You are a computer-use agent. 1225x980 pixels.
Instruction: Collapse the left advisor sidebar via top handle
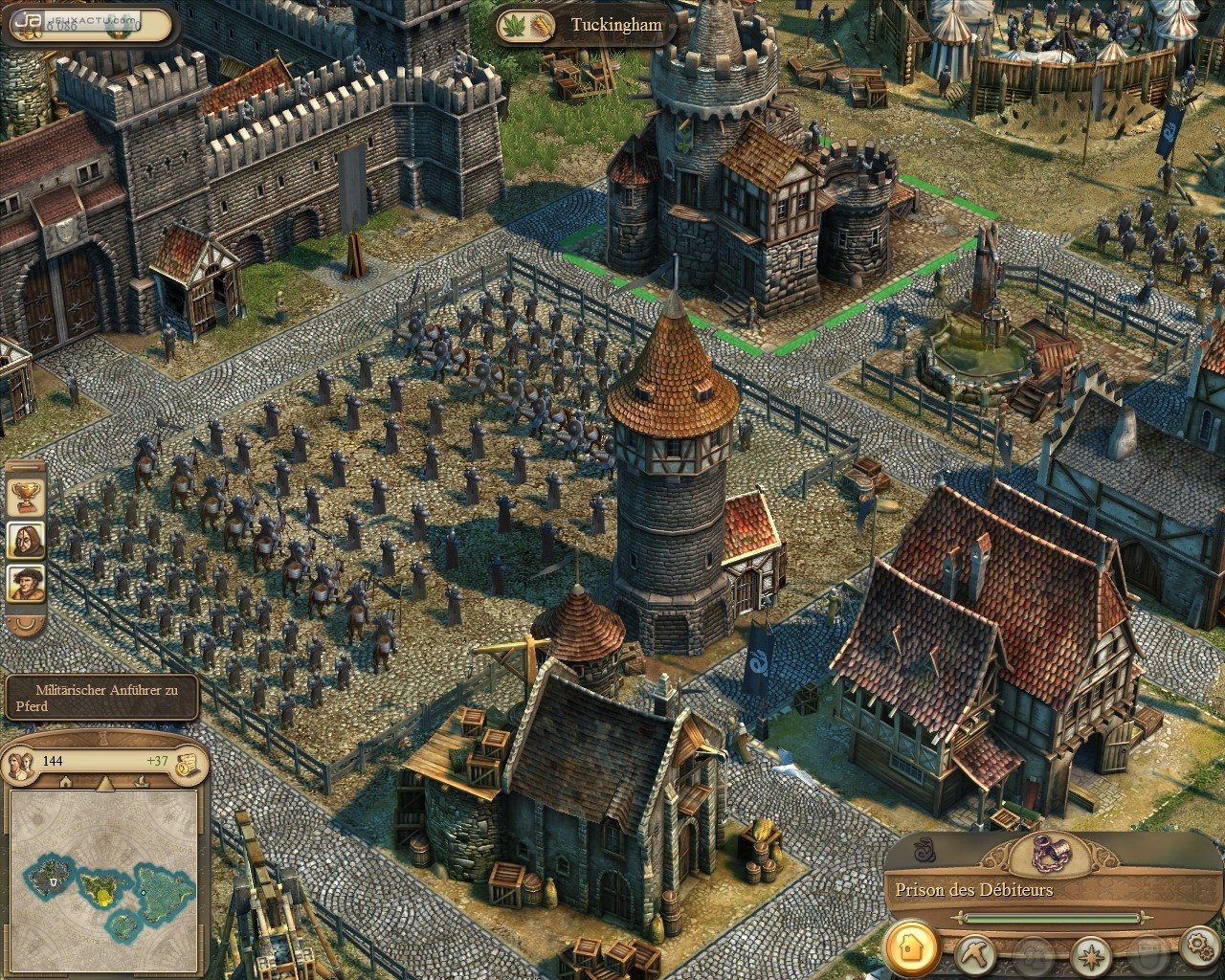click(x=25, y=466)
